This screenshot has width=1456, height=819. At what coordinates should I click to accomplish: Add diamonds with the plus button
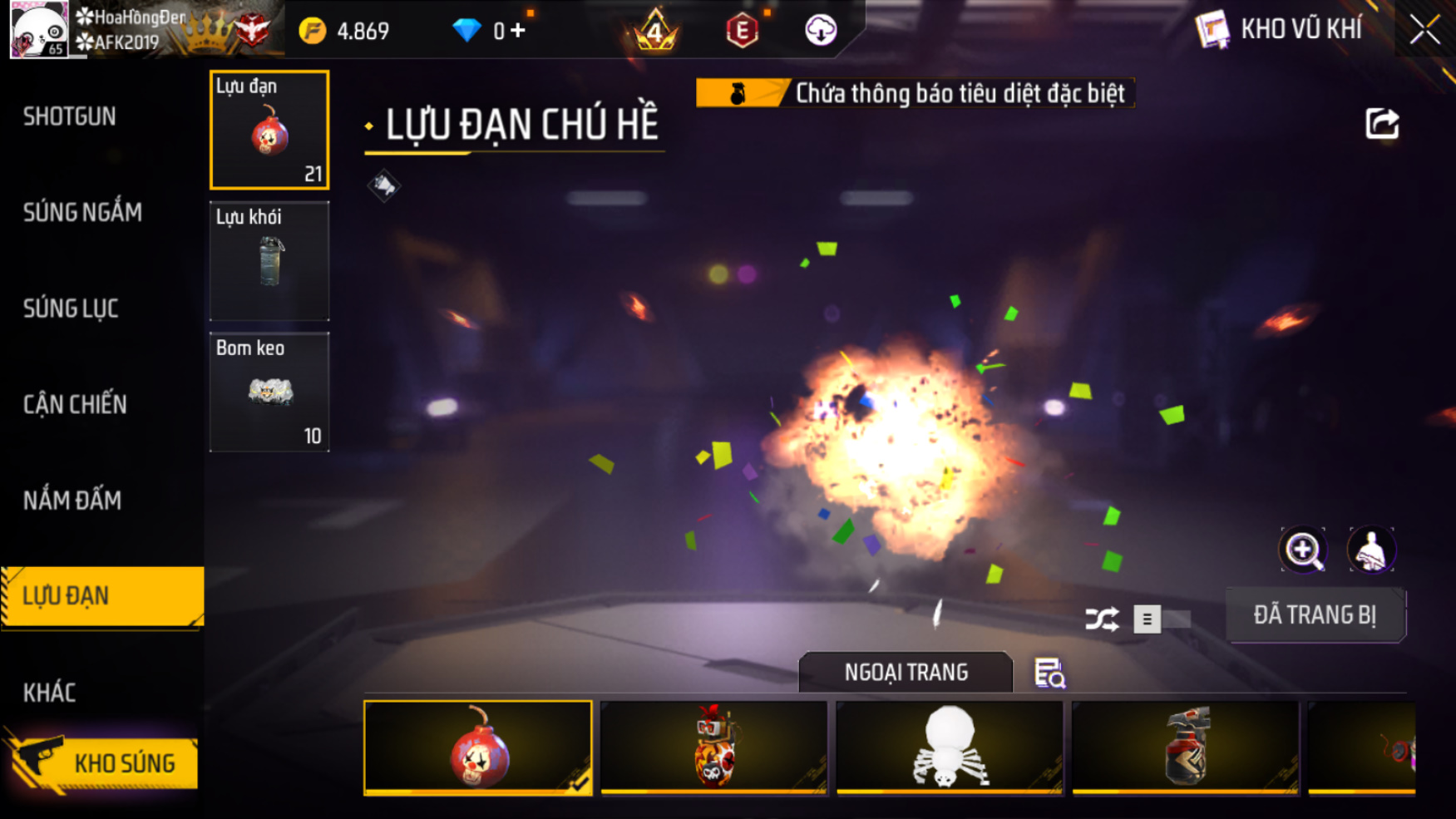(518, 31)
